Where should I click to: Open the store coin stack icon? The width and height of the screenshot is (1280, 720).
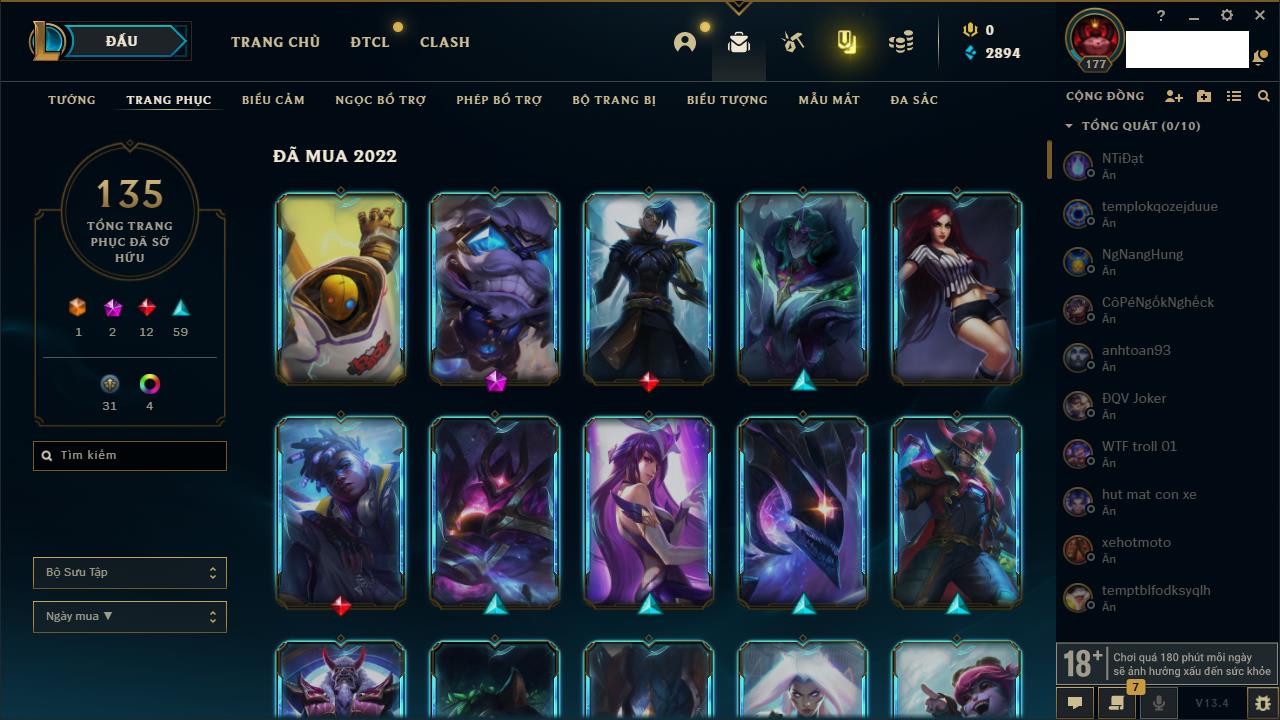pos(901,42)
